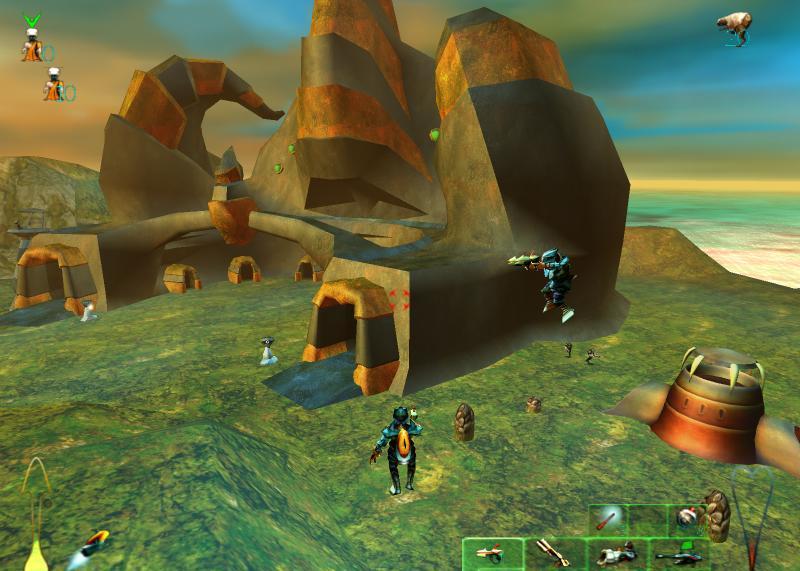Choose the white and brown weapon slot
This screenshot has height=571, width=800.
coord(615,552)
